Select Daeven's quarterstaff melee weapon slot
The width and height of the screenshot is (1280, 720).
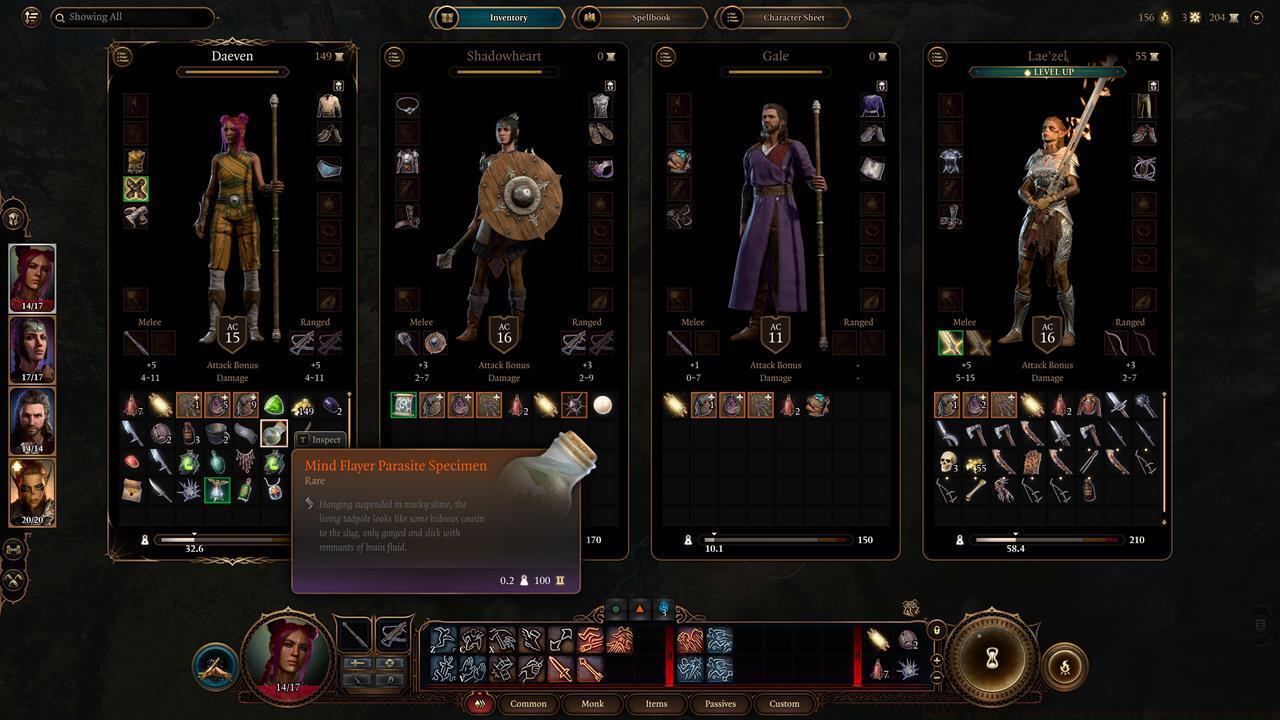136,343
